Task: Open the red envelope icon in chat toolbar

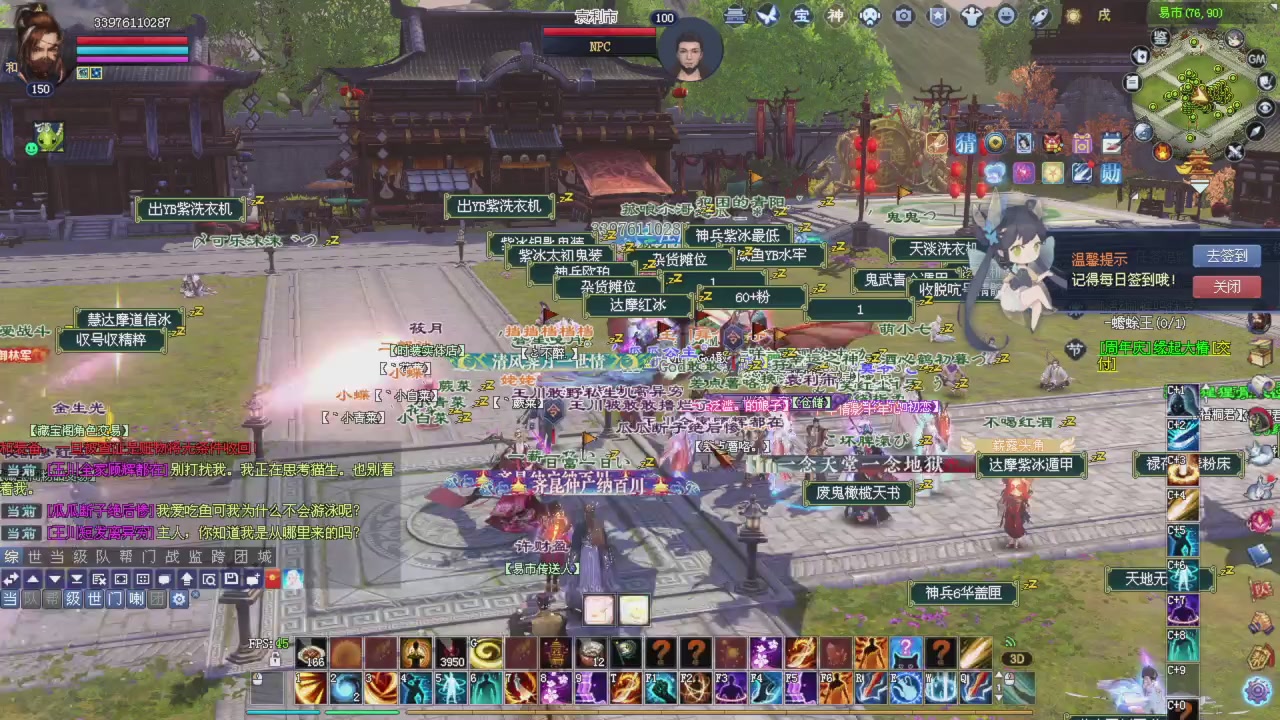Action: tap(272, 579)
